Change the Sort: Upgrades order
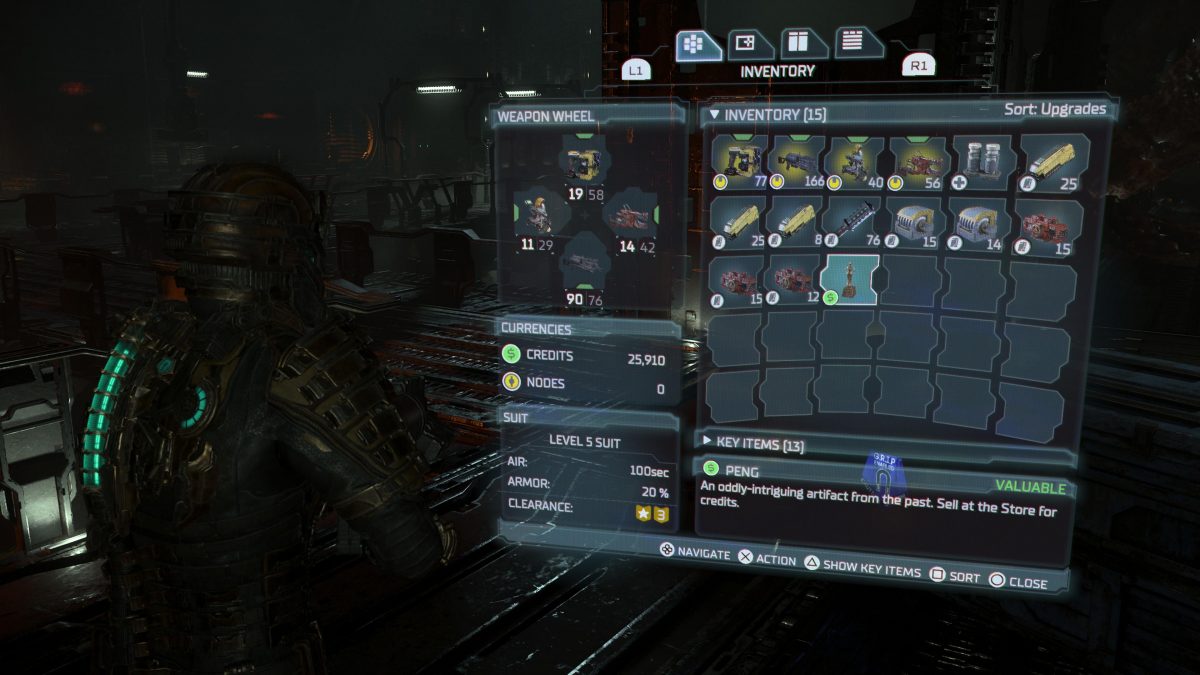This screenshot has width=1200, height=675. coord(1054,109)
